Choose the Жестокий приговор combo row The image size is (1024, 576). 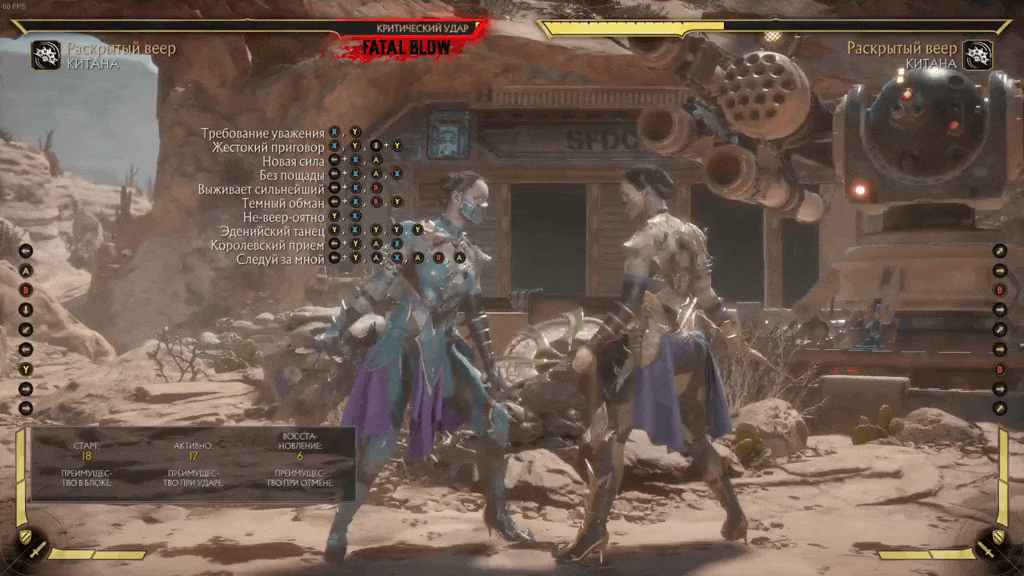pos(268,147)
